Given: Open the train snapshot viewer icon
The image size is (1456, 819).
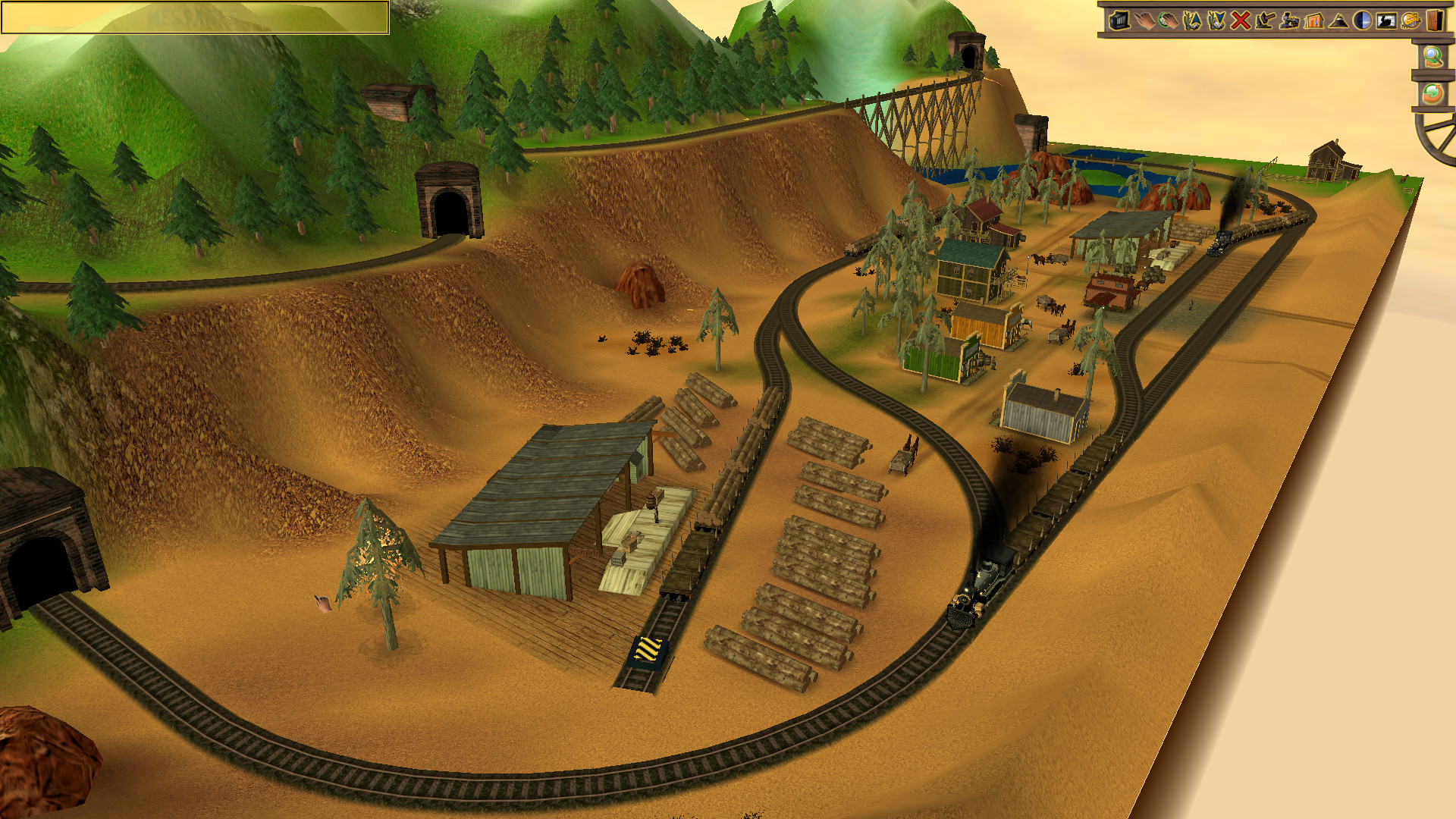Looking at the screenshot, I should tap(1385, 21).
